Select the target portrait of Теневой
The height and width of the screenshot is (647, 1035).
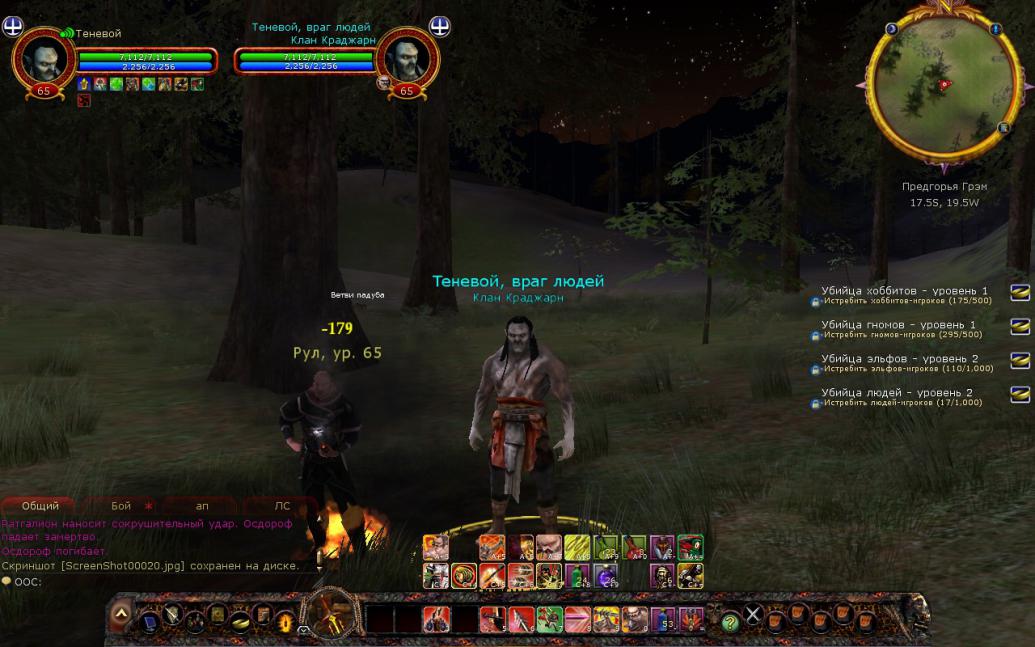coord(406,58)
